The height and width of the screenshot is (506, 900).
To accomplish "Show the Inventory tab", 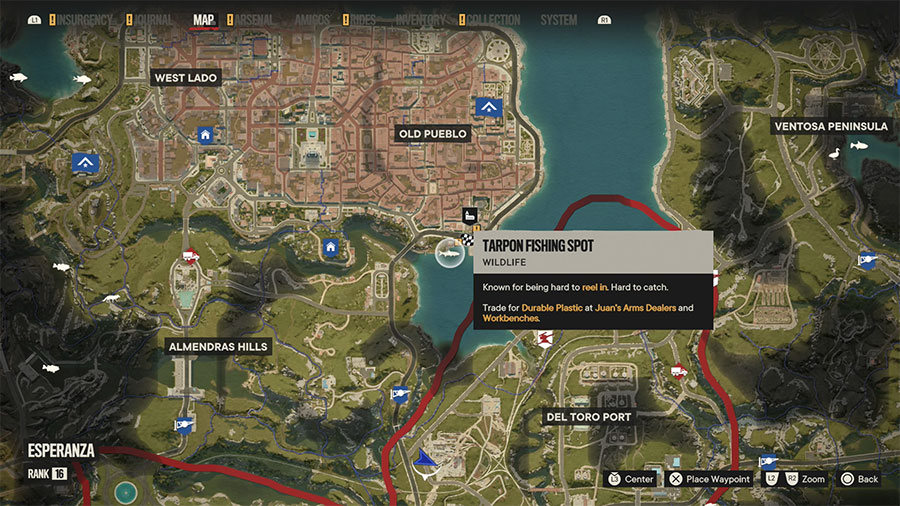I will (421, 20).
